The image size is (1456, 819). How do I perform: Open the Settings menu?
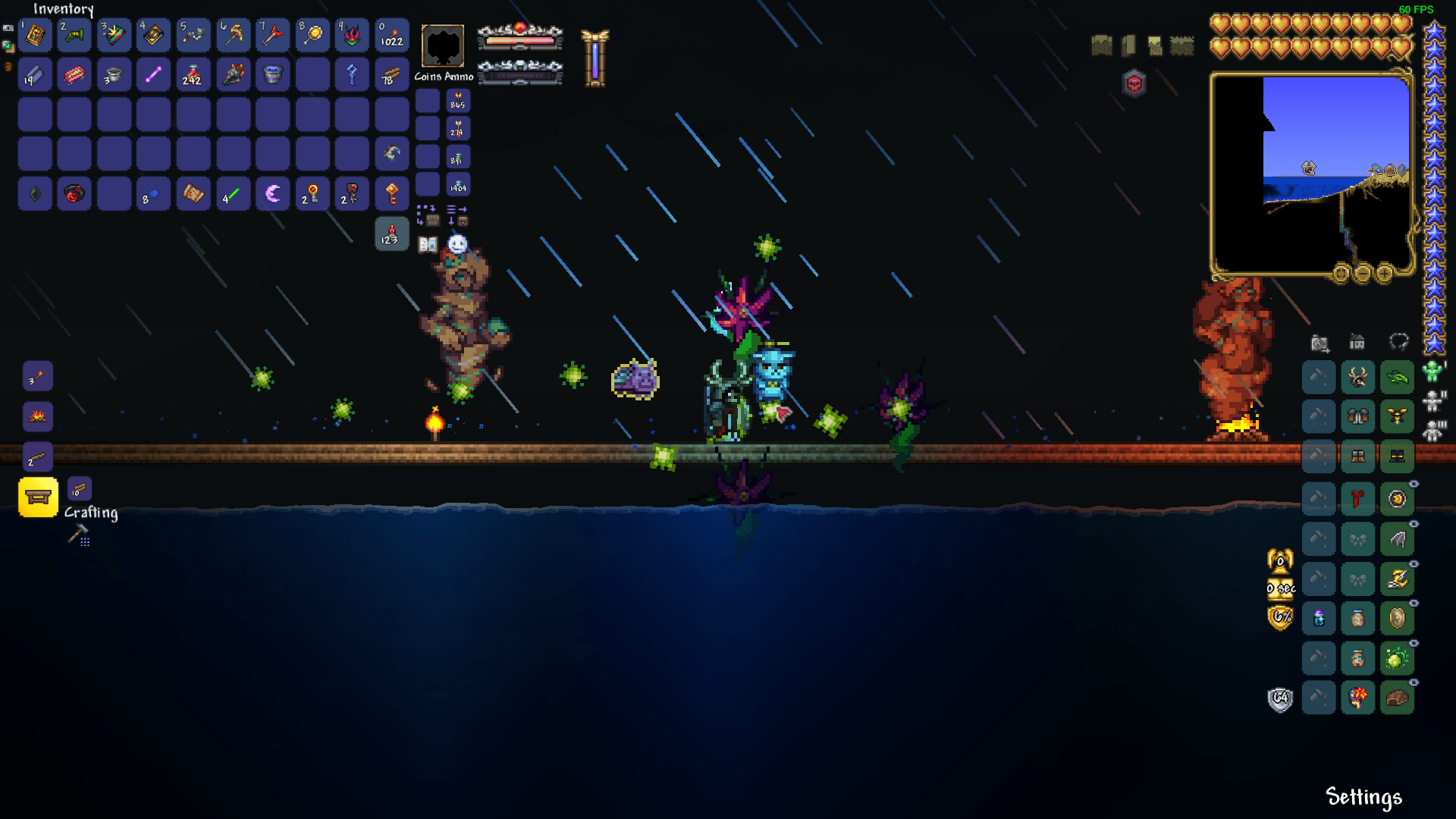pyautogui.click(x=1363, y=797)
